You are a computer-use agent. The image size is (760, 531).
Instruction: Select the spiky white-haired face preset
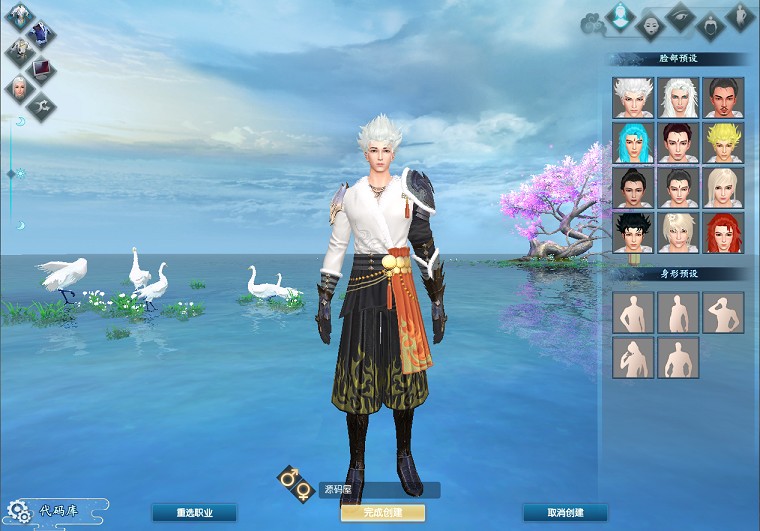coord(633,98)
